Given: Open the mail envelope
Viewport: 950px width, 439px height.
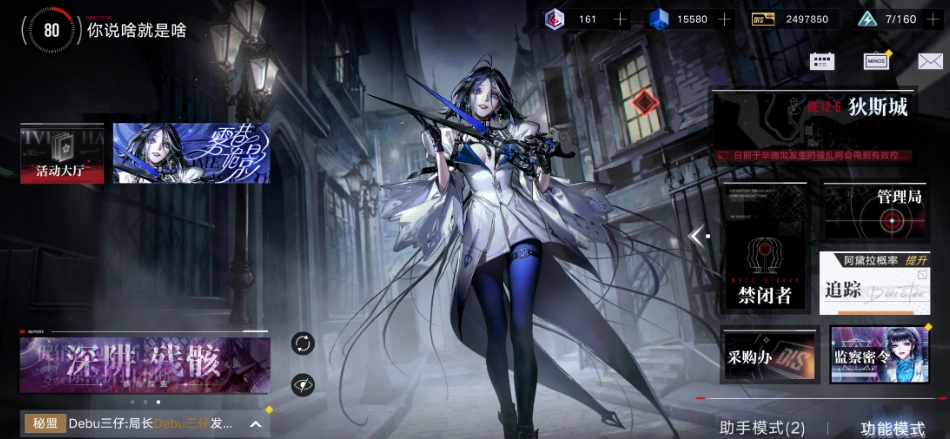Looking at the screenshot, I should pos(930,61).
